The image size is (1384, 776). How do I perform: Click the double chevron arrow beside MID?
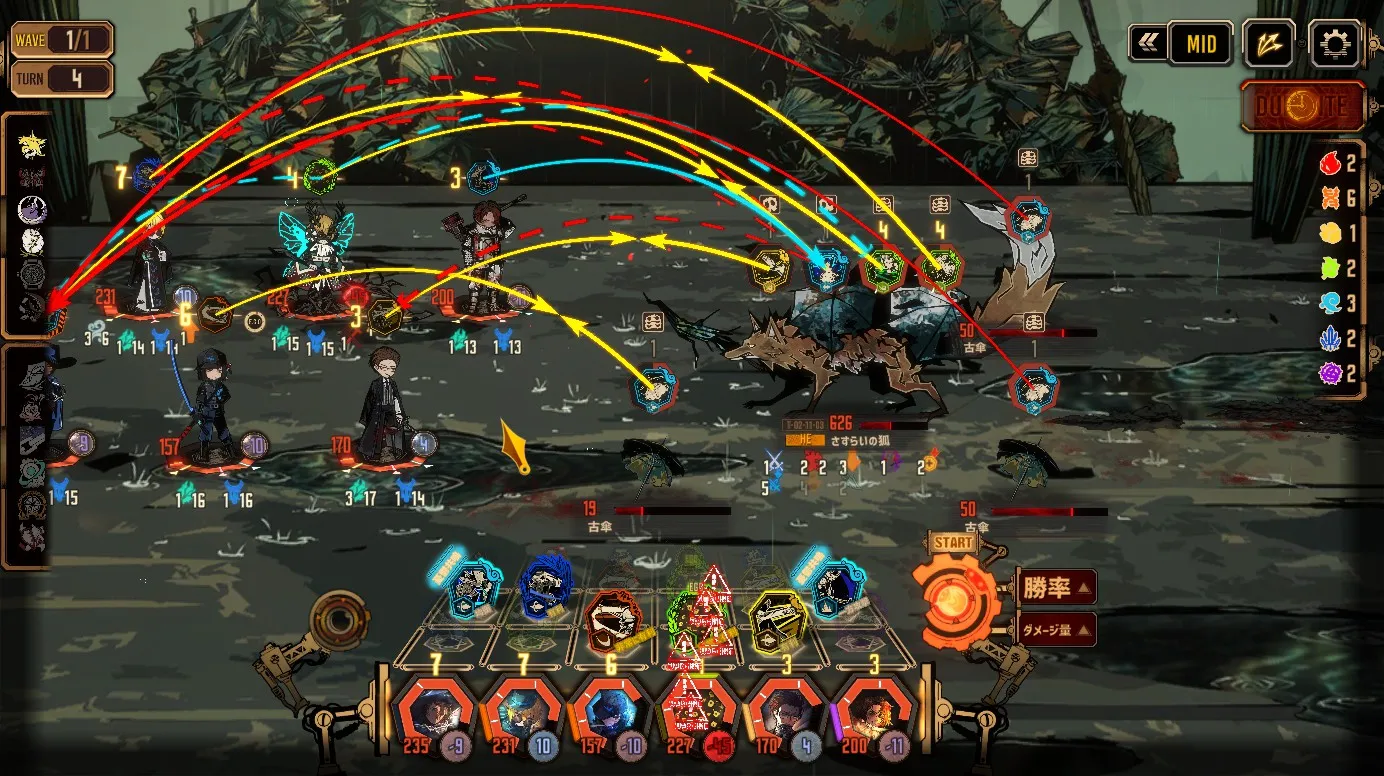1146,44
